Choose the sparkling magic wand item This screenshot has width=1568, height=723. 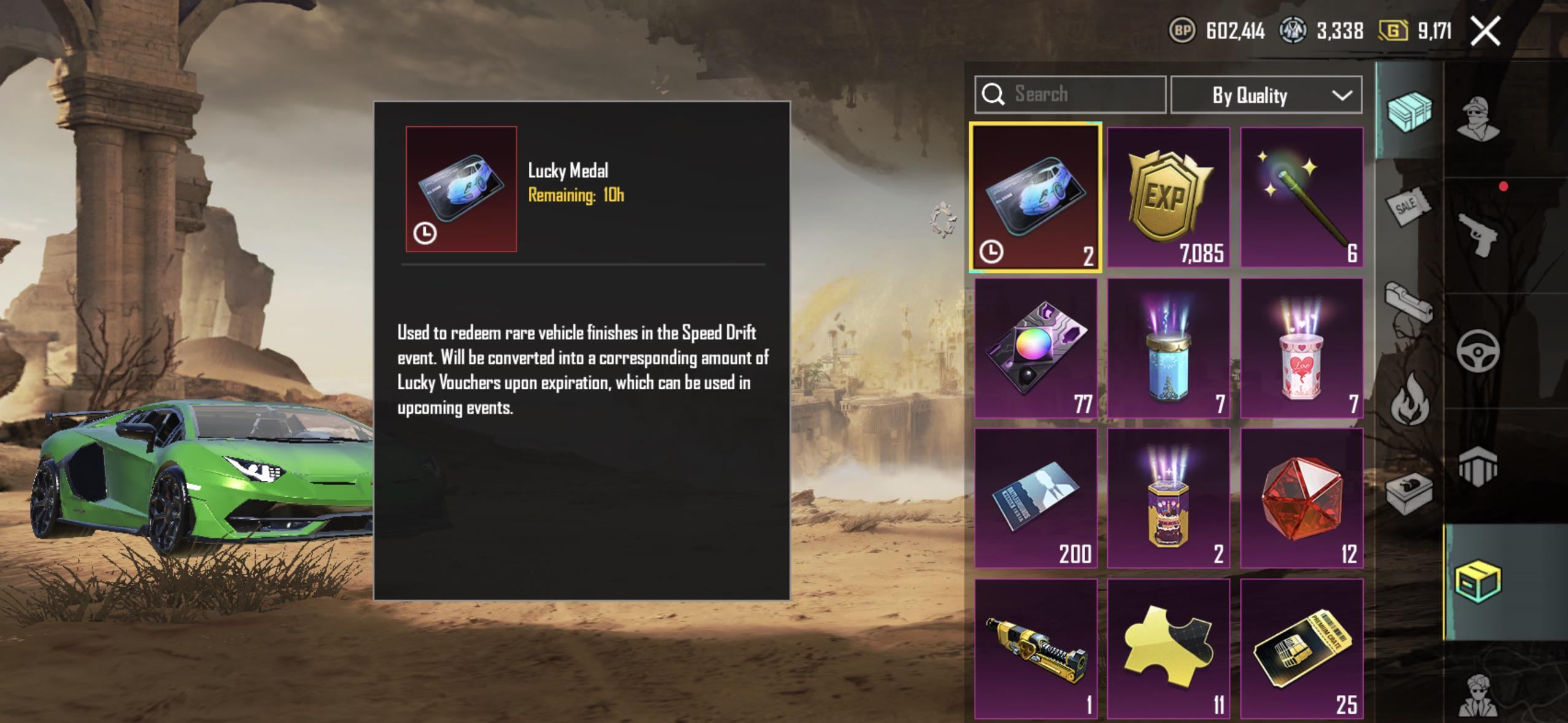(1301, 197)
